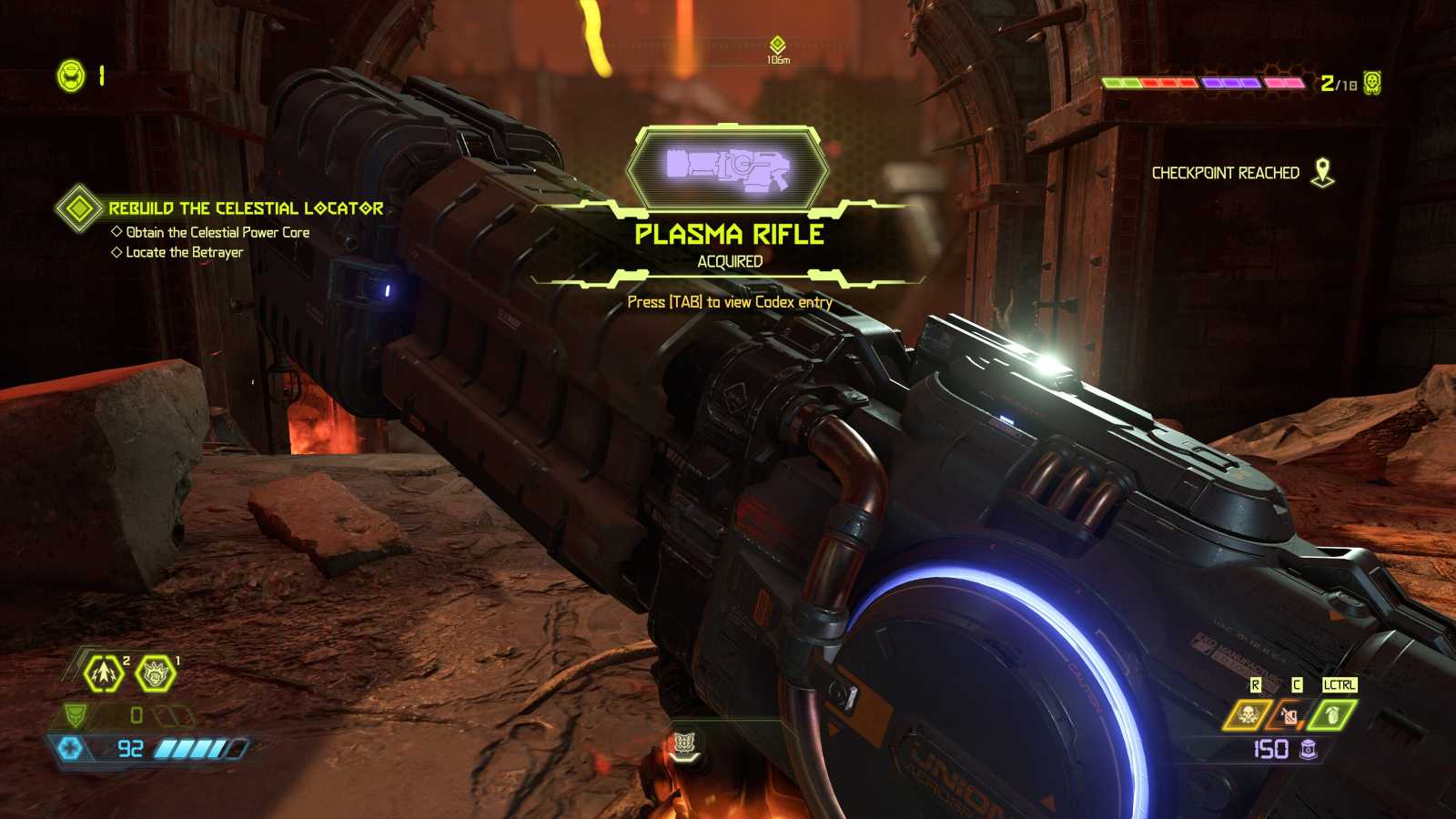Screen dimensions: 1456x819
Task: Click the blue health cross icon
Action: (70, 748)
